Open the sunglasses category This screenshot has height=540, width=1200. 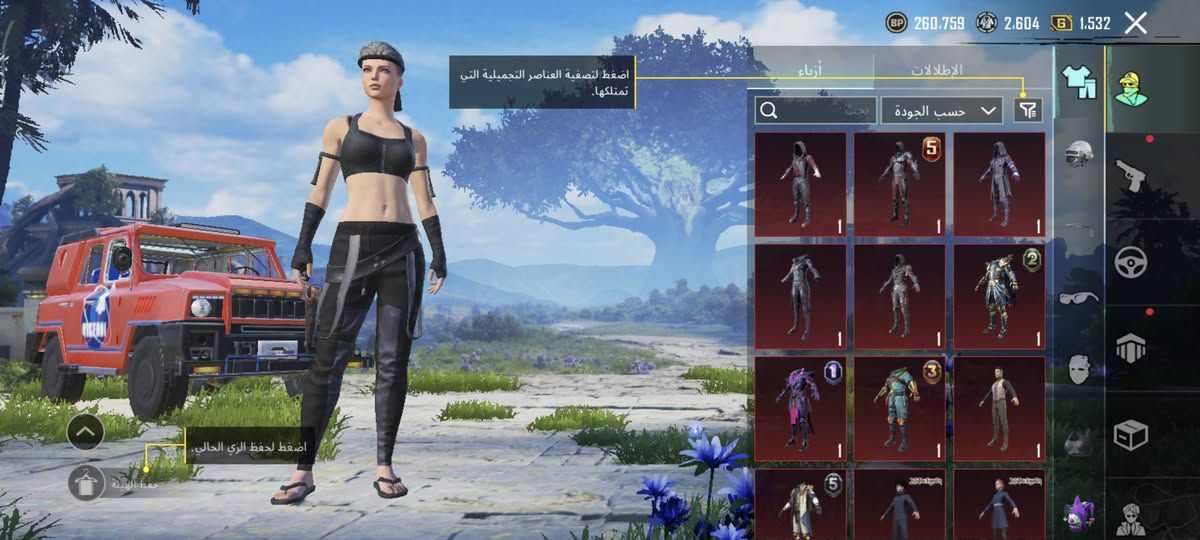pyautogui.click(x=1078, y=297)
